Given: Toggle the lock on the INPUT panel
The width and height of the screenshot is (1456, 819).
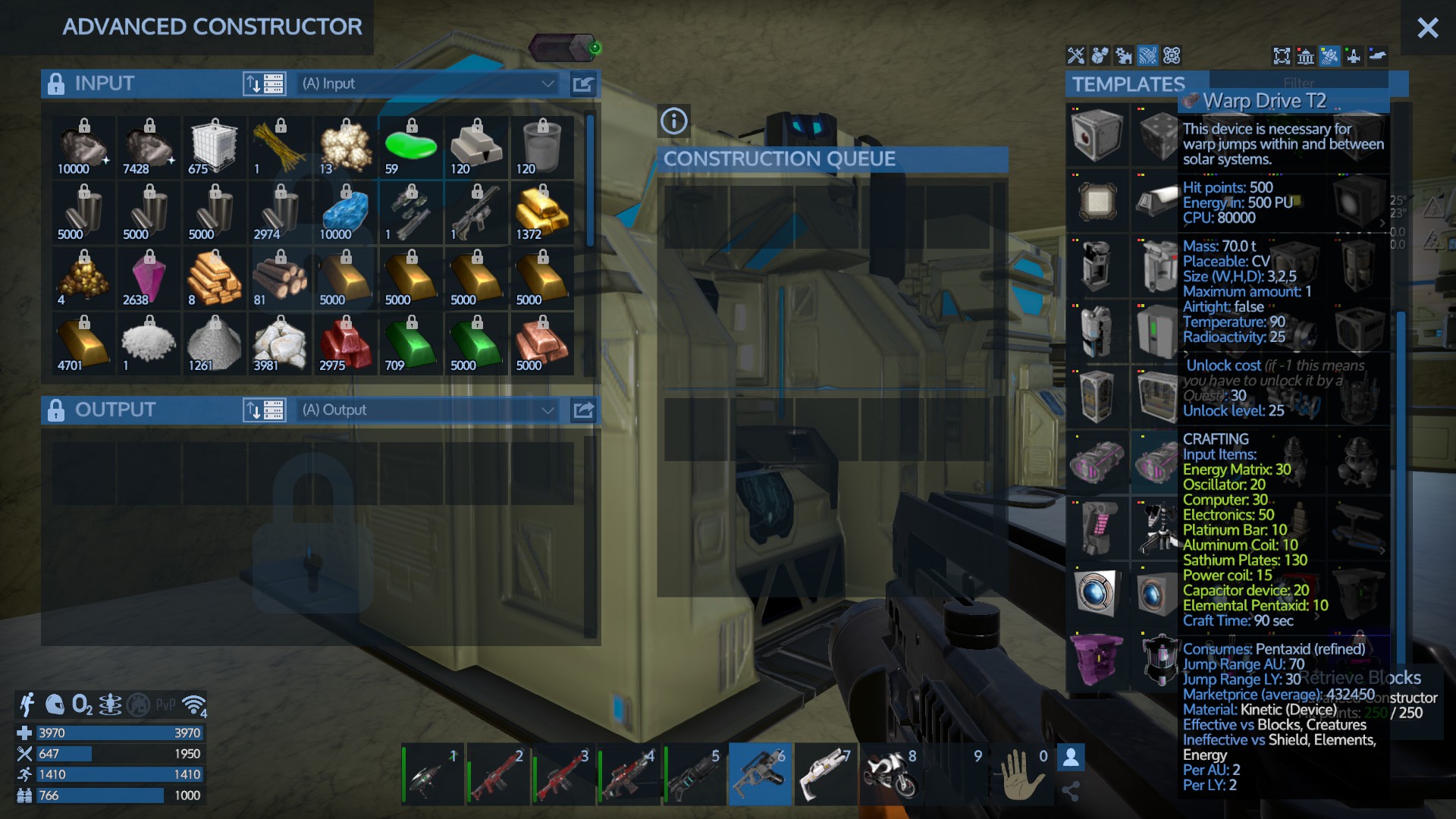Looking at the screenshot, I should click(56, 83).
